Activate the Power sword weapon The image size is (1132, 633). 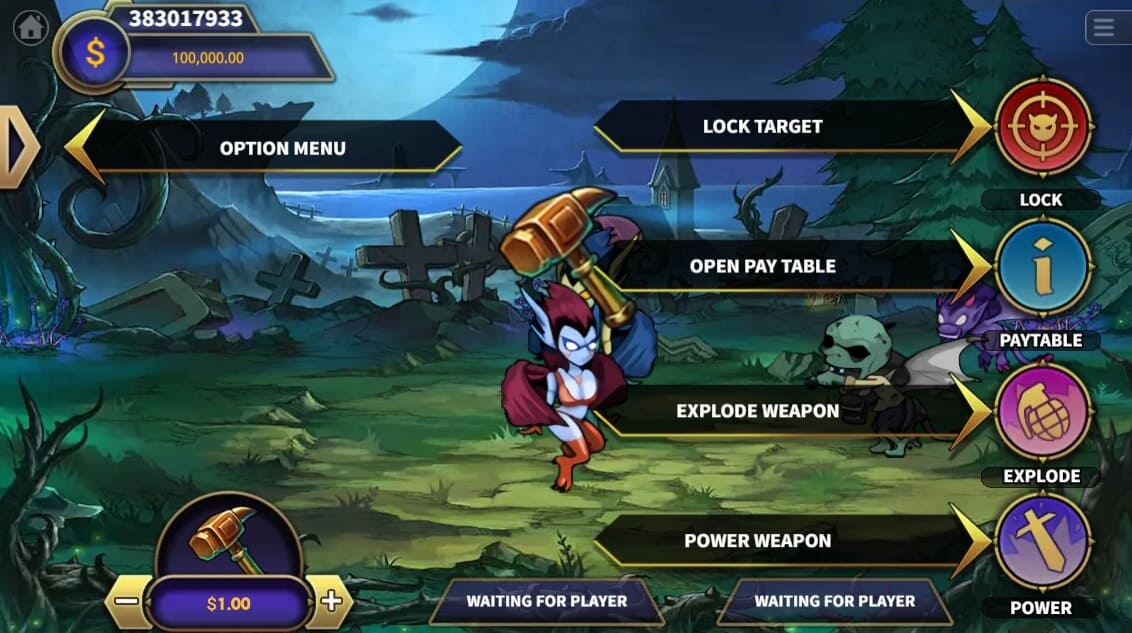(x=1043, y=541)
